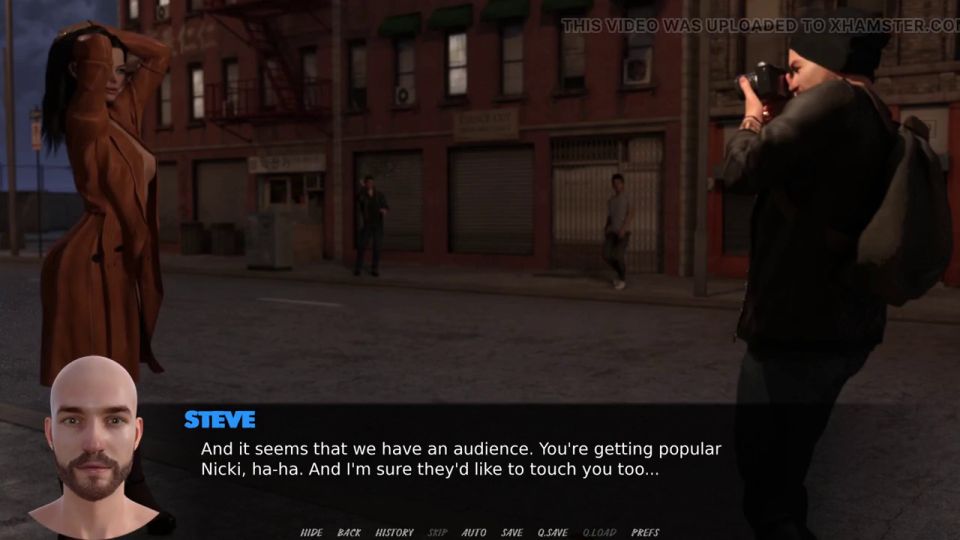Quick save with Q.Save

553,533
